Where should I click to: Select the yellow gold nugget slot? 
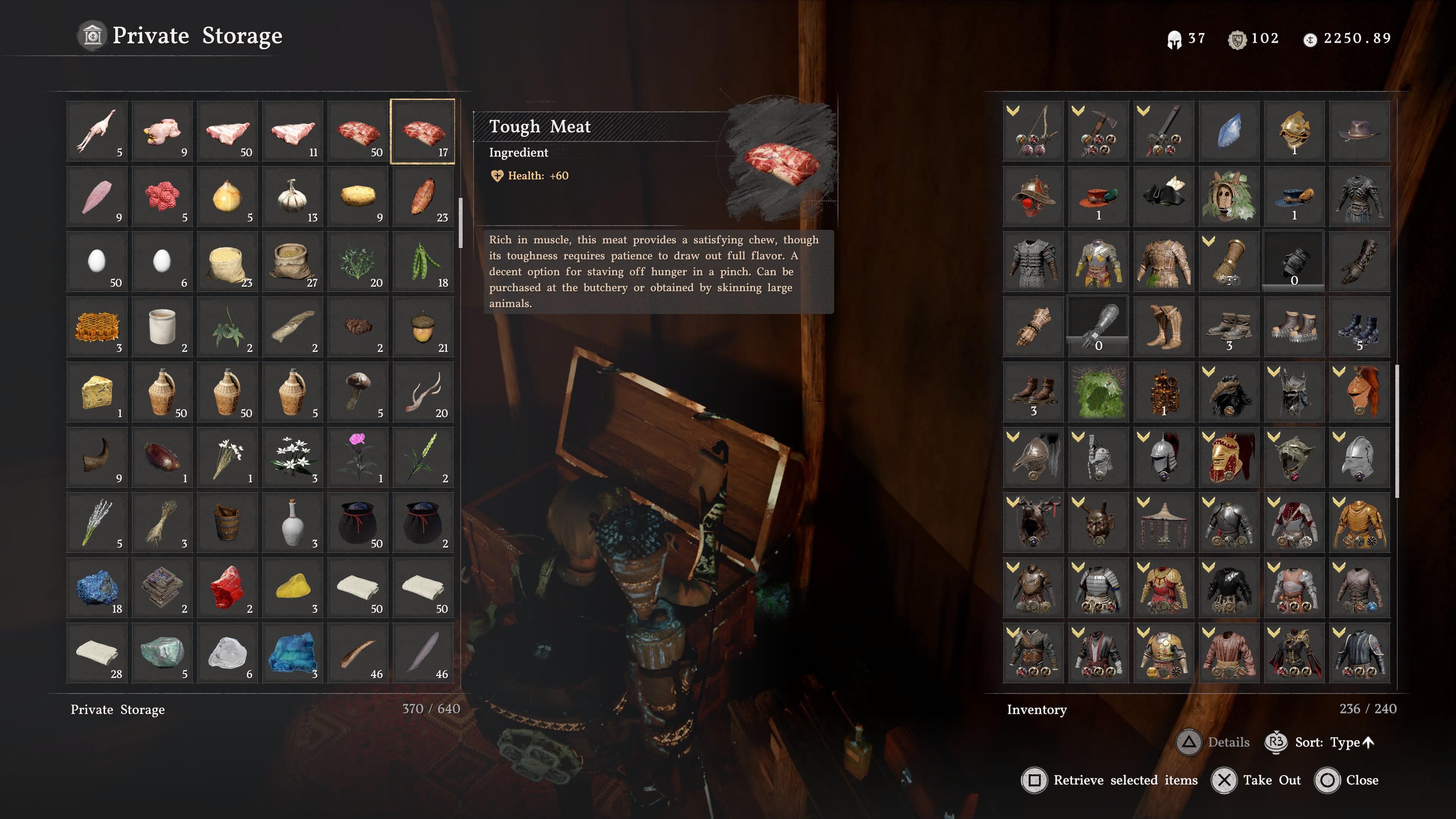click(293, 588)
